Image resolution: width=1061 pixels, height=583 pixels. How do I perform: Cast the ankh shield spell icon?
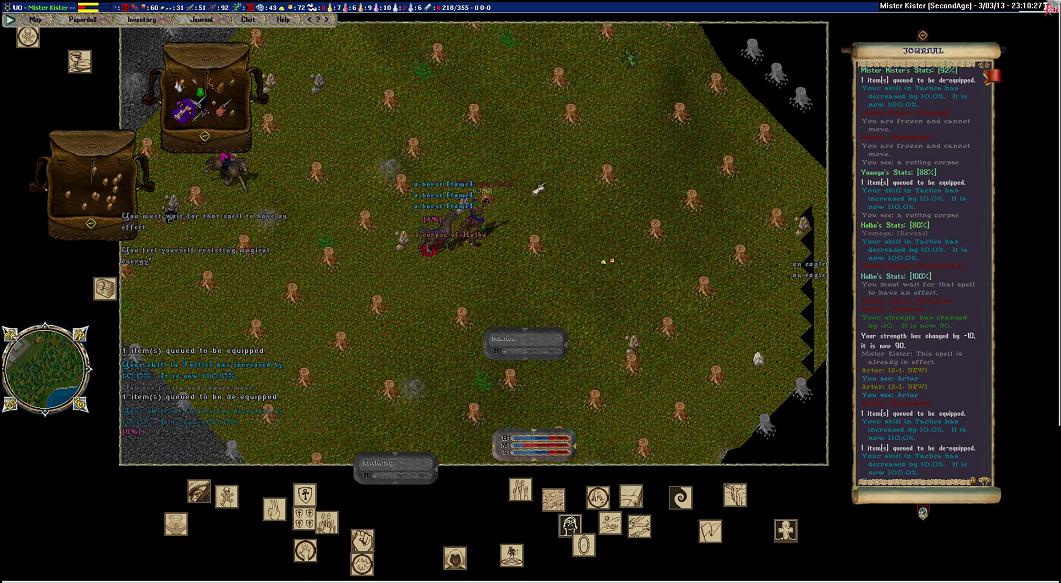(304, 495)
